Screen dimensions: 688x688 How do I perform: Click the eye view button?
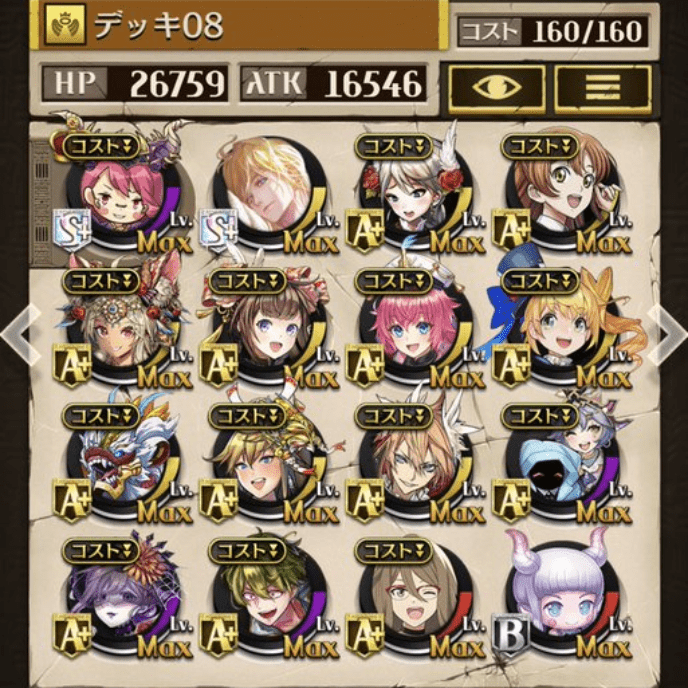point(496,88)
